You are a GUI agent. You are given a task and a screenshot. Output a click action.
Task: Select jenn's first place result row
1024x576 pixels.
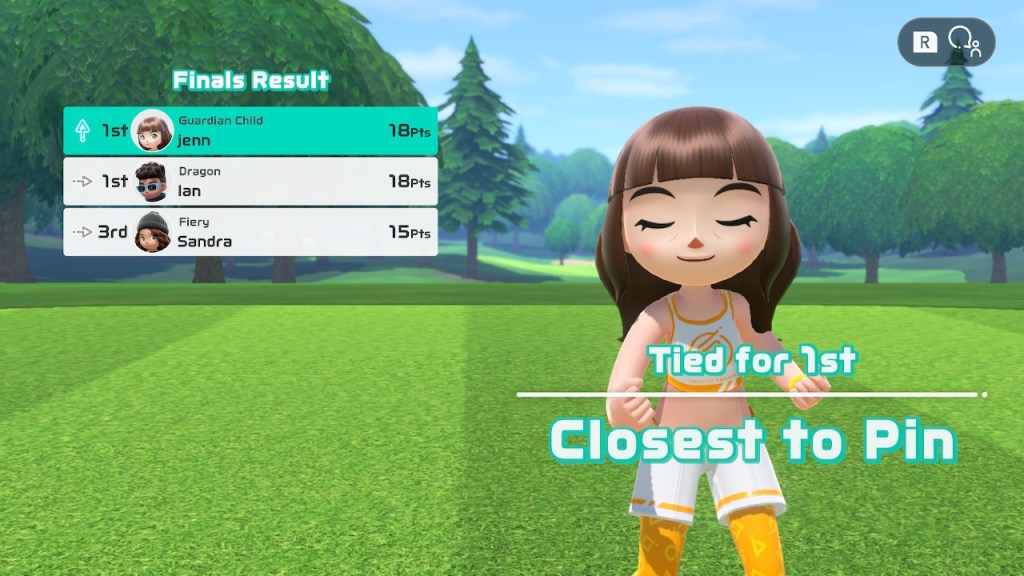(250, 131)
